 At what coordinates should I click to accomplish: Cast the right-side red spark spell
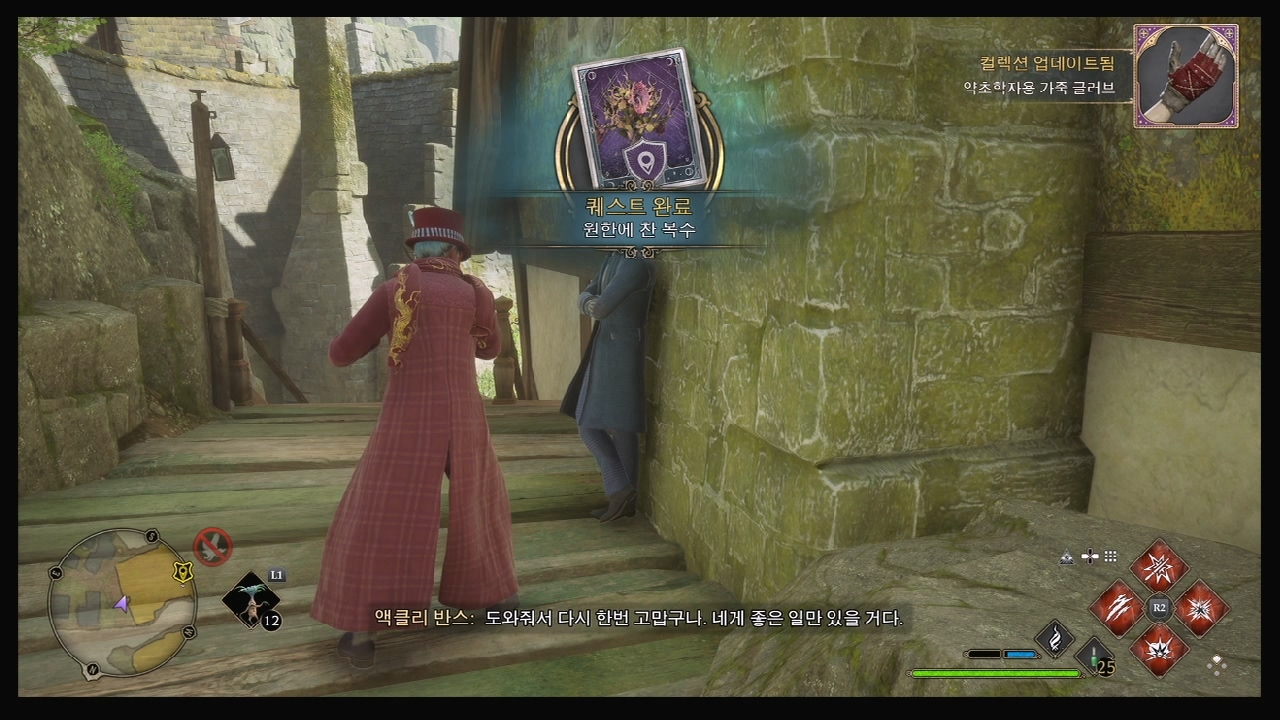tap(1201, 607)
